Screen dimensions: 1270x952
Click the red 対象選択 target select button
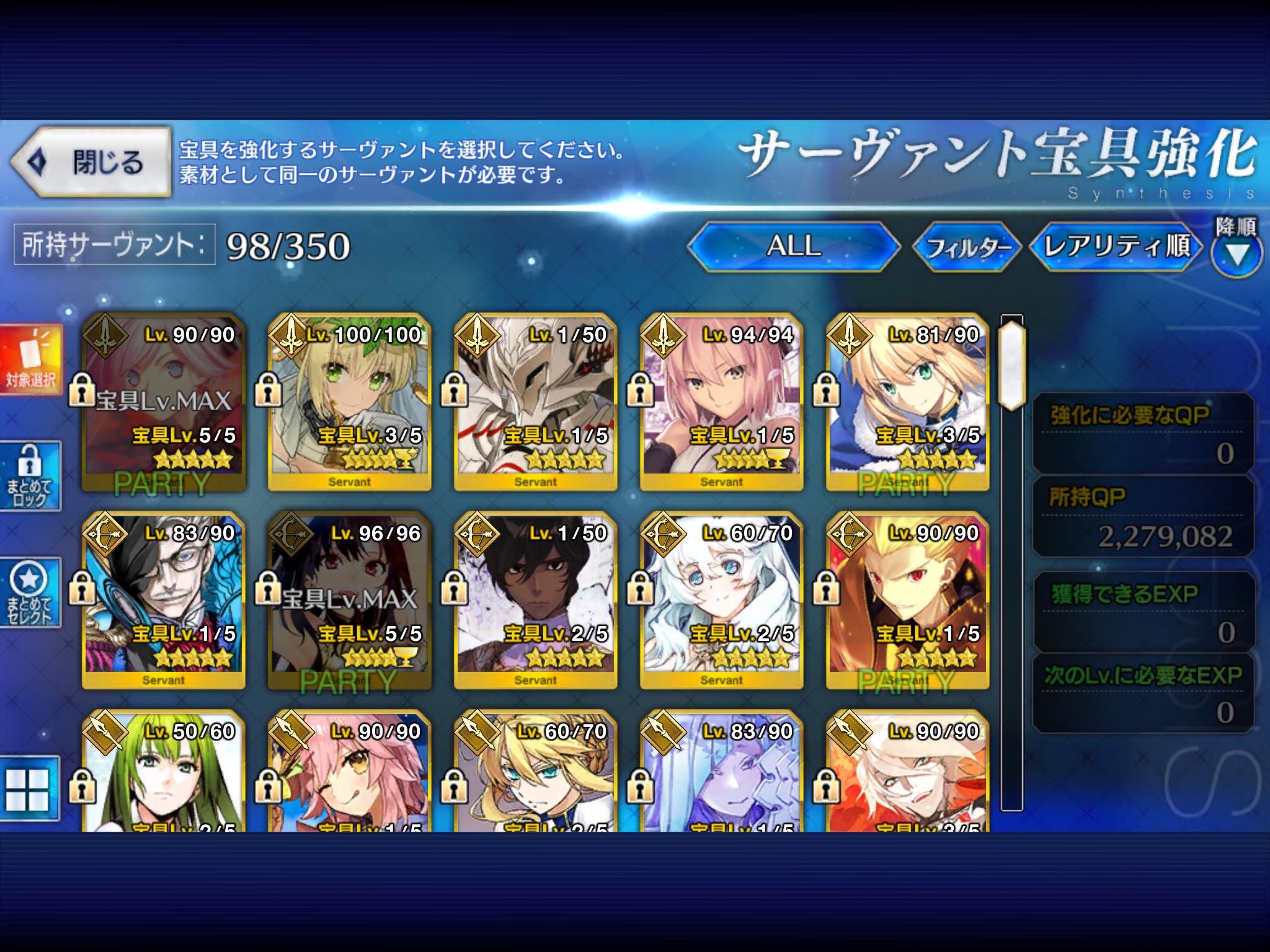[31, 359]
